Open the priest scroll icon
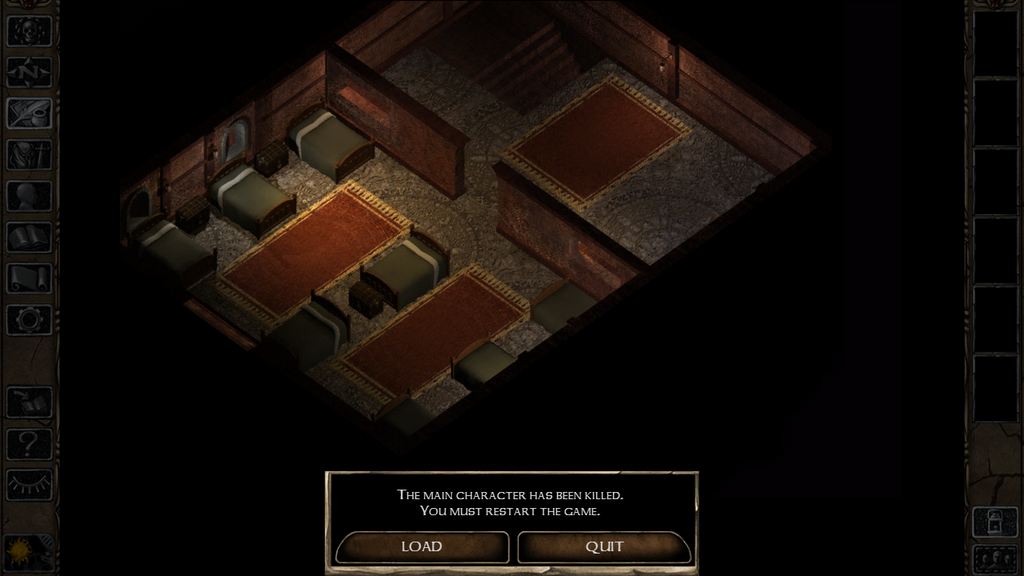 tap(29, 278)
